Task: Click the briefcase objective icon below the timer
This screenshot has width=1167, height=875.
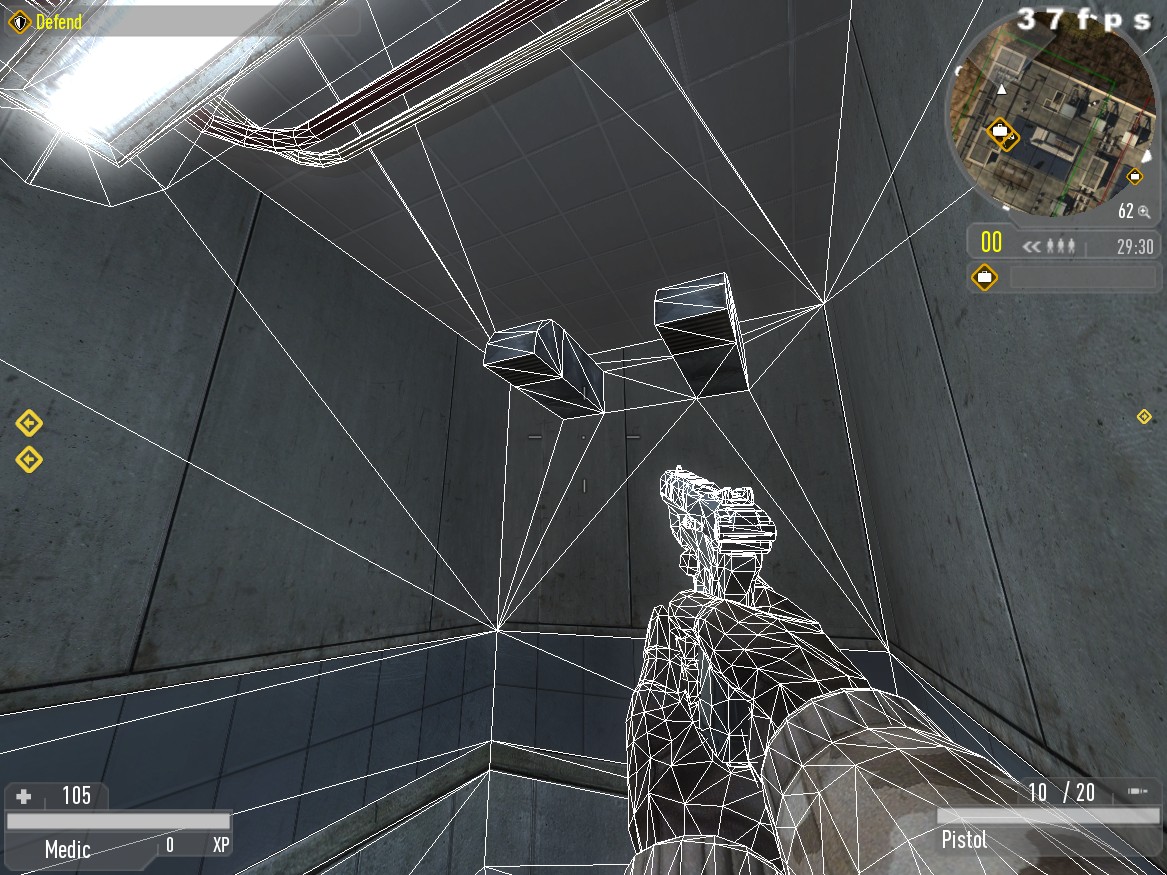Action: [985, 276]
